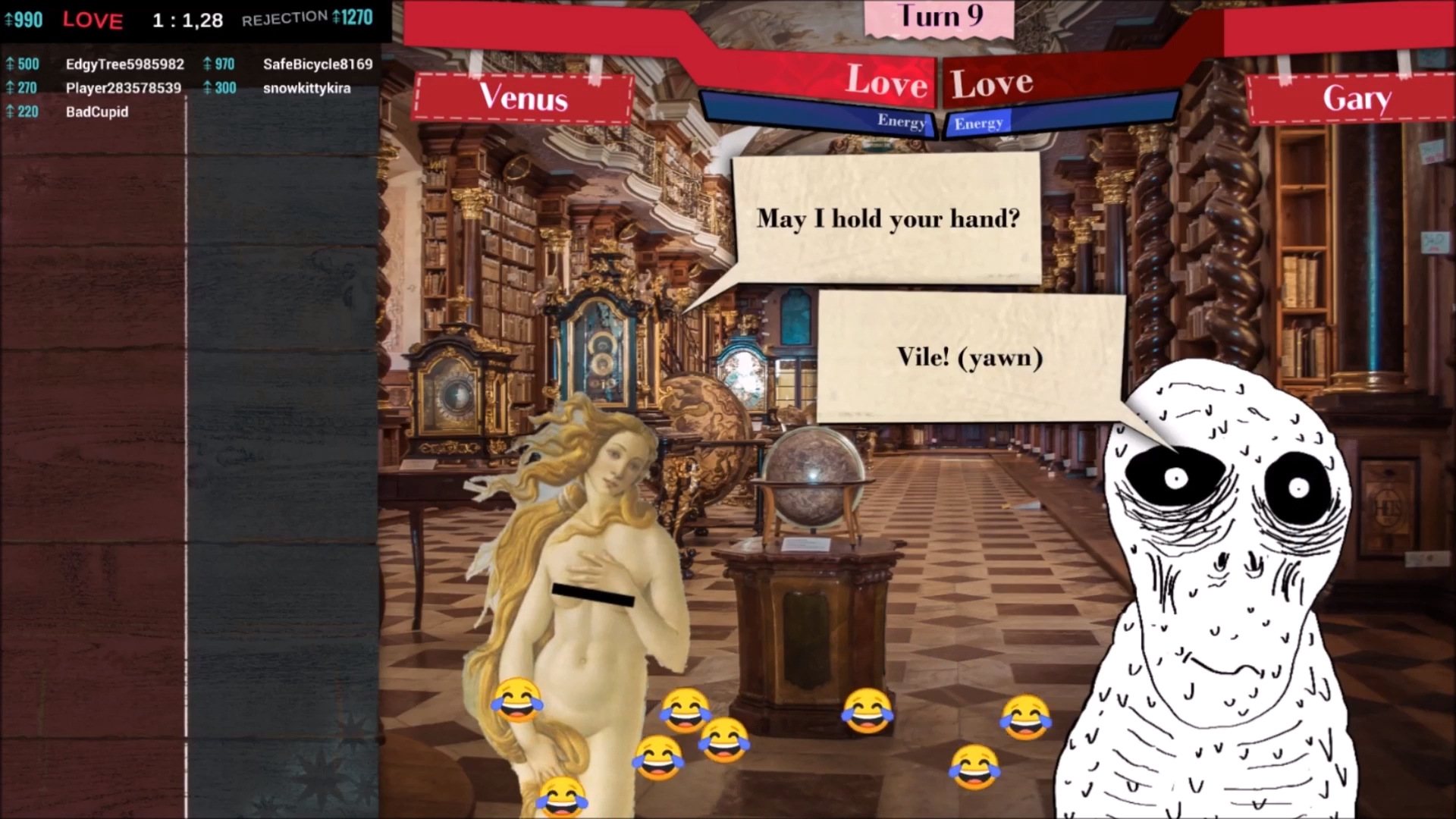The height and width of the screenshot is (819, 1456).
Task: Open the Turn 9 banner
Action: point(939,17)
